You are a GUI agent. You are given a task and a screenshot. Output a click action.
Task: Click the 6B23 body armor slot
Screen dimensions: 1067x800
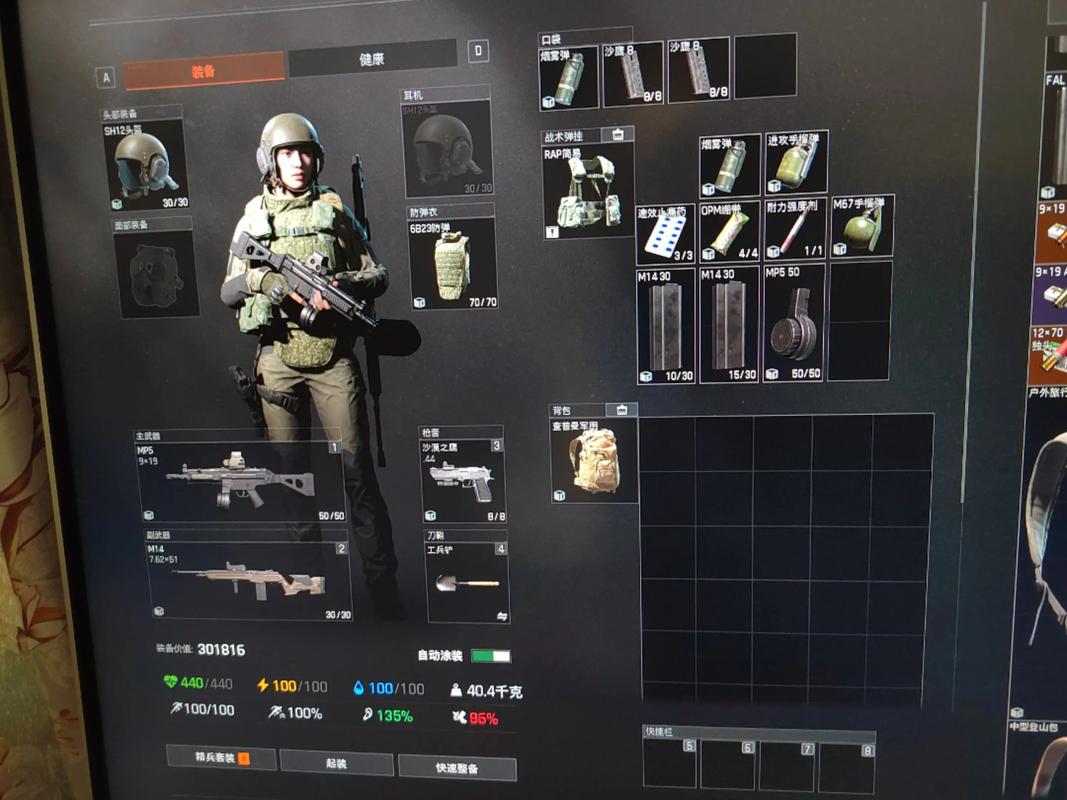(x=452, y=263)
